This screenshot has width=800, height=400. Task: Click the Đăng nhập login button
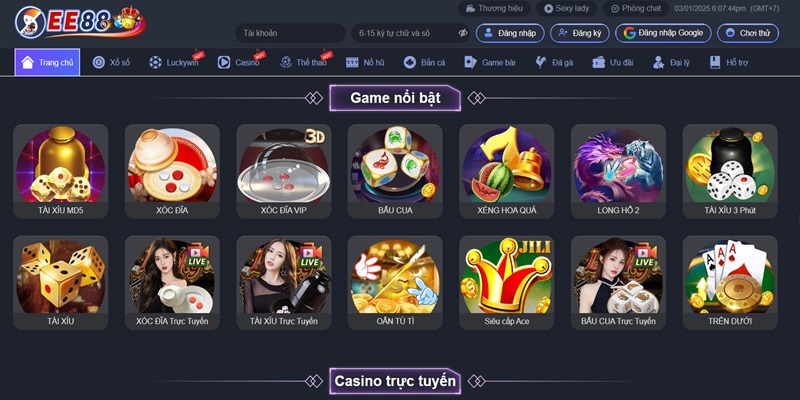tap(510, 33)
